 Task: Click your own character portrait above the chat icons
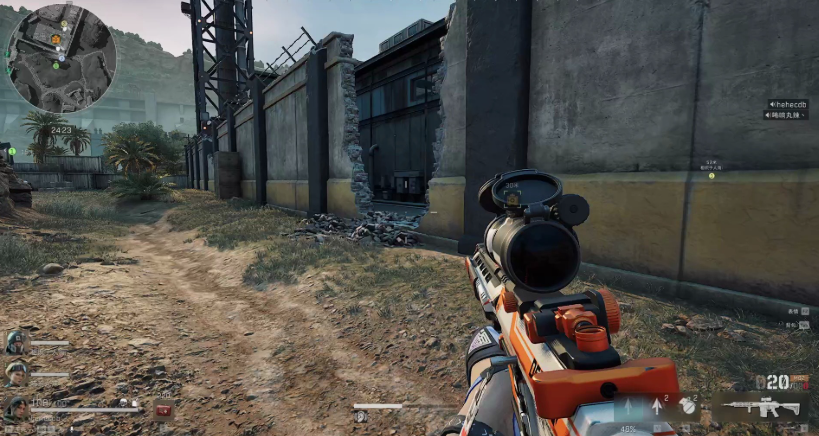(x=15, y=407)
